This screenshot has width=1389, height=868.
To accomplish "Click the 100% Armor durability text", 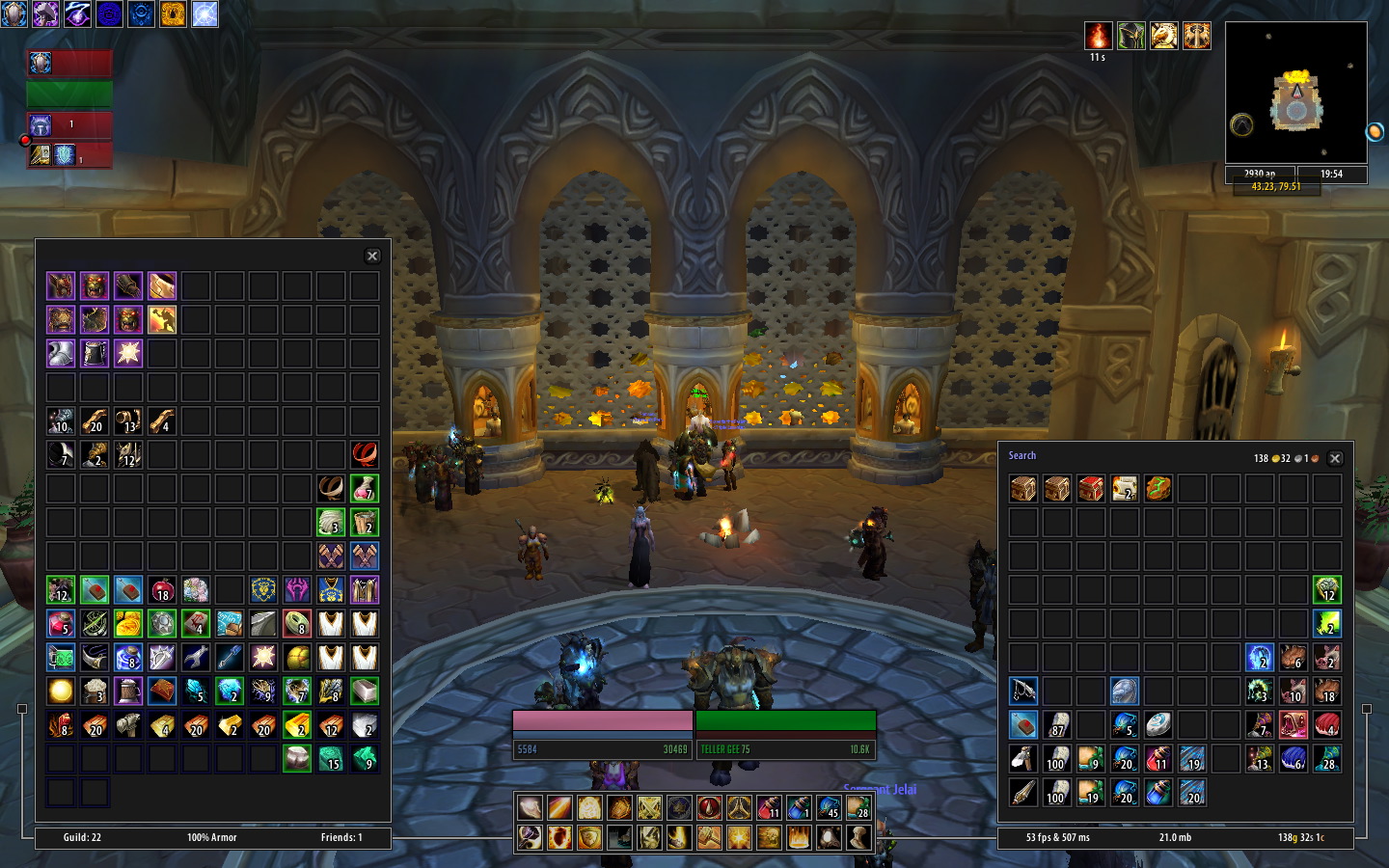I will [x=211, y=837].
